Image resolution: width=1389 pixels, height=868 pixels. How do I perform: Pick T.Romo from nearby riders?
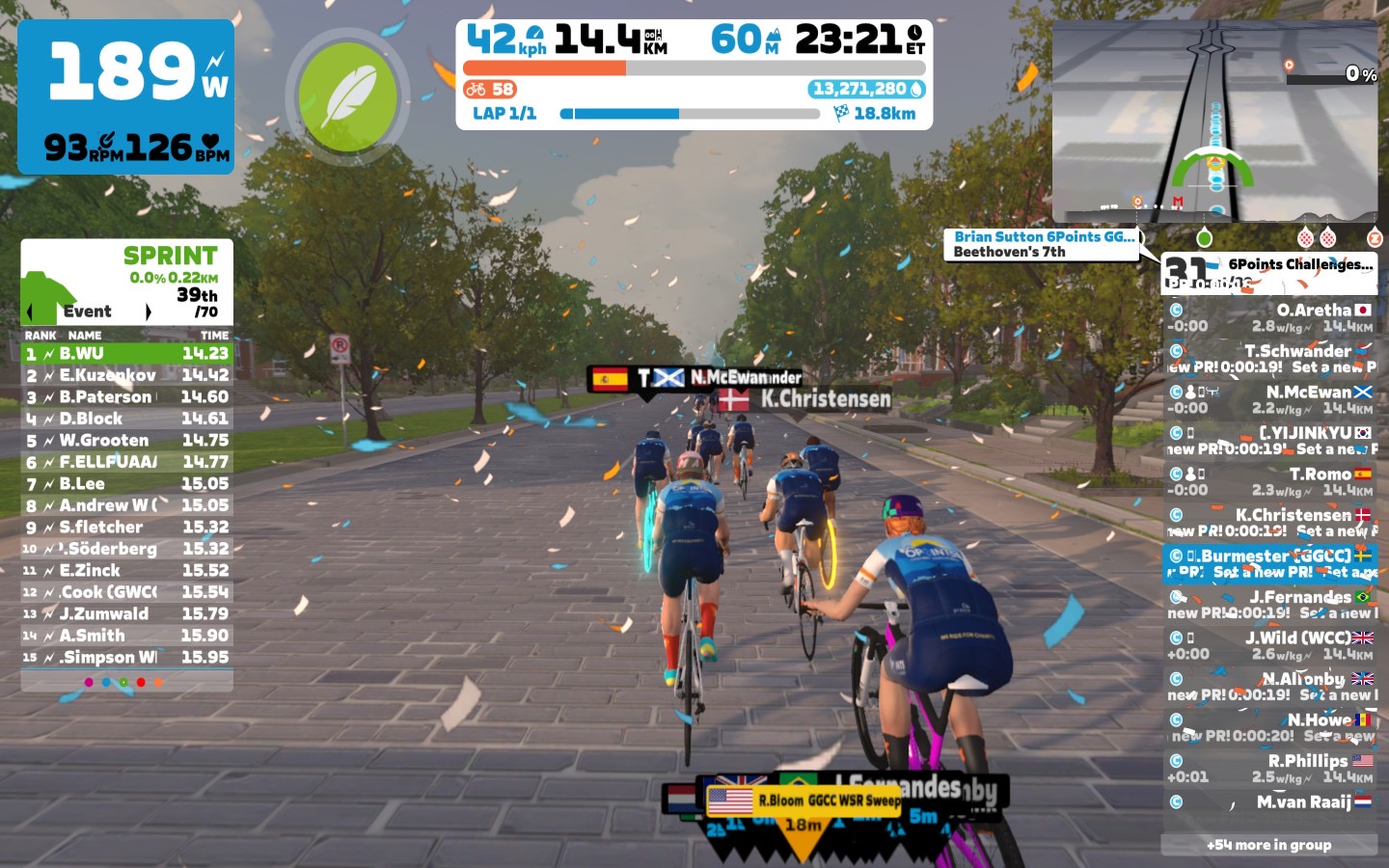pyautogui.click(x=1269, y=481)
